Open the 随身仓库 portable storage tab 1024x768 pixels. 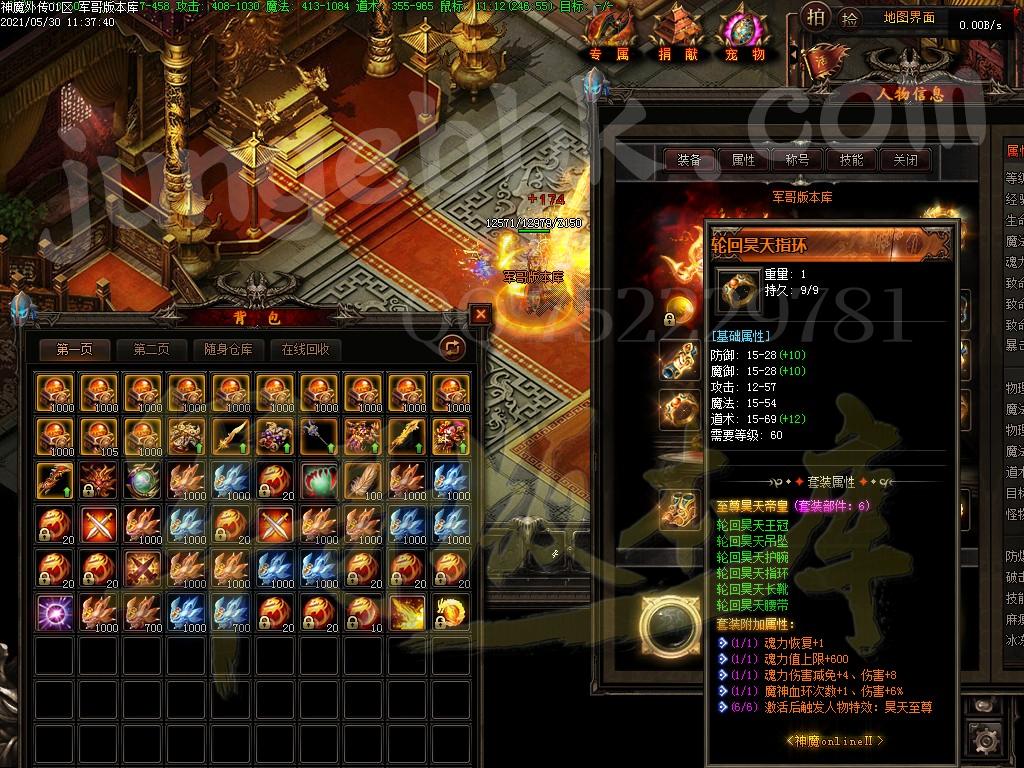tap(228, 349)
